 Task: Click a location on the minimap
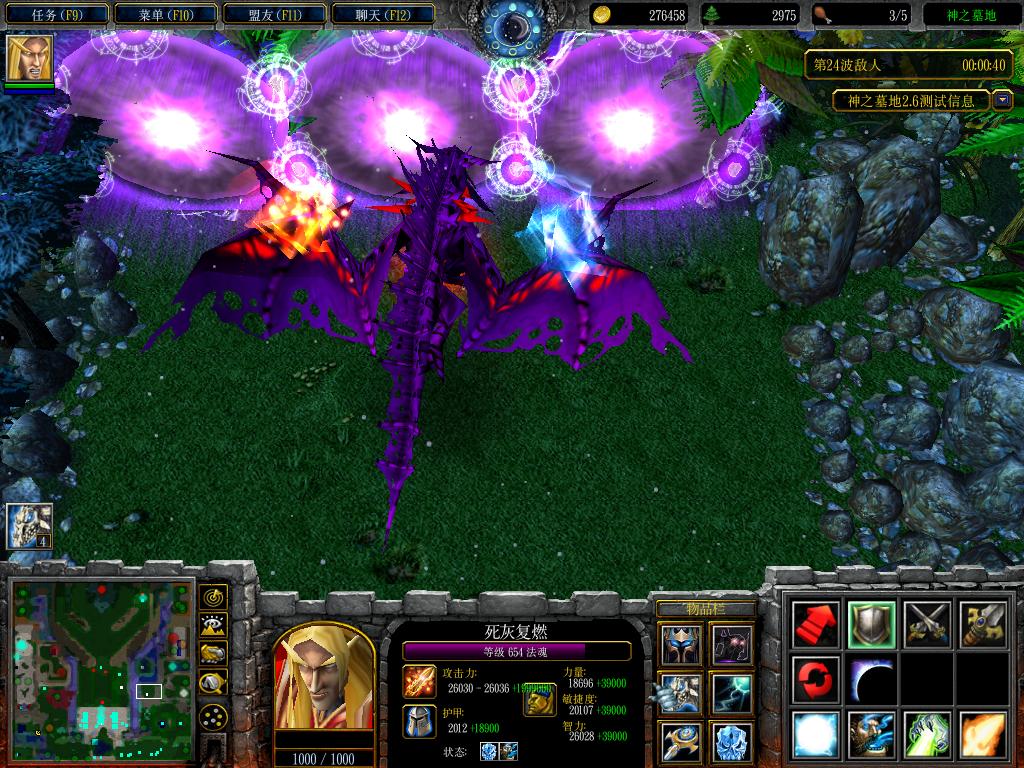(100, 660)
